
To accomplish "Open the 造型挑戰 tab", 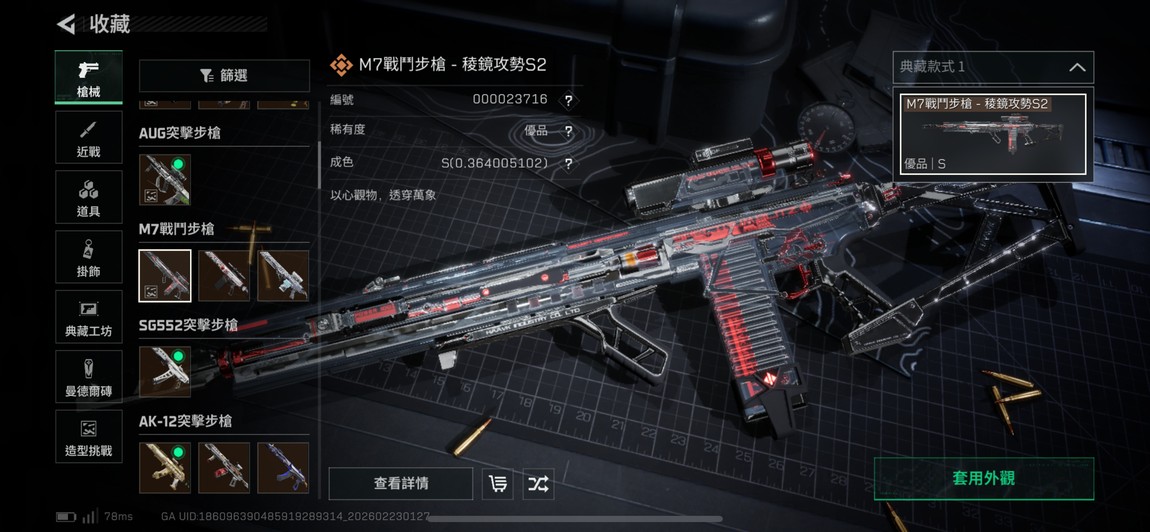I will [88, 437].
